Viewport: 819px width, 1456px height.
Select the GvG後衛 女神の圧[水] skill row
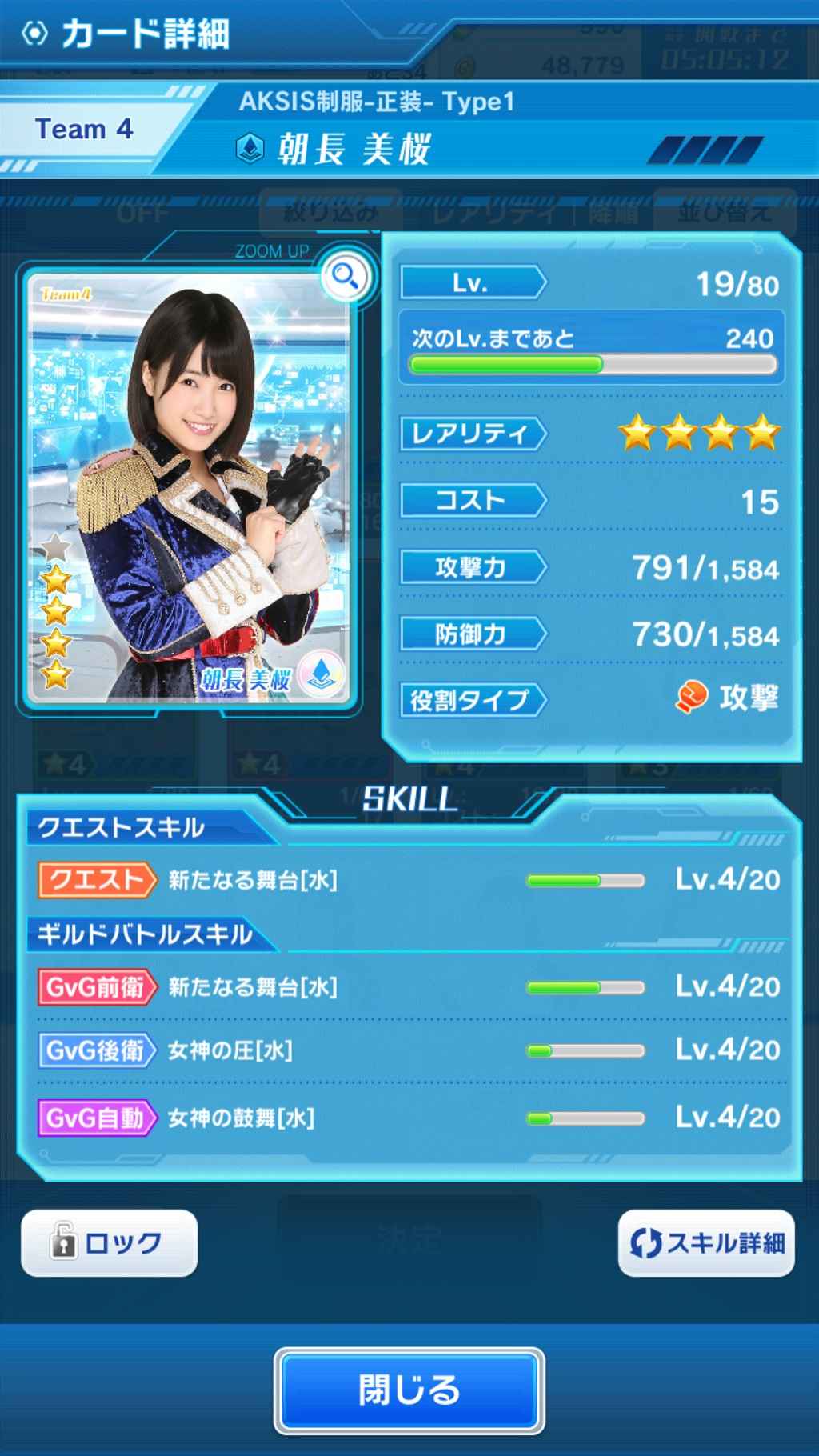(x=409, y=1050)
